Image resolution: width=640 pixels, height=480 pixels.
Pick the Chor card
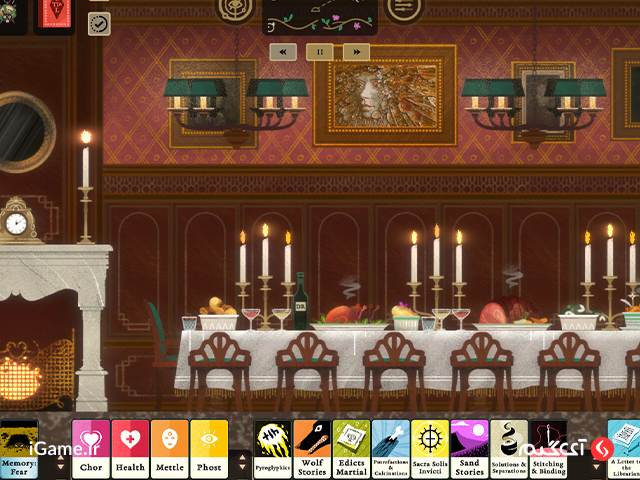pyautogui.click(x=91, y=449)
